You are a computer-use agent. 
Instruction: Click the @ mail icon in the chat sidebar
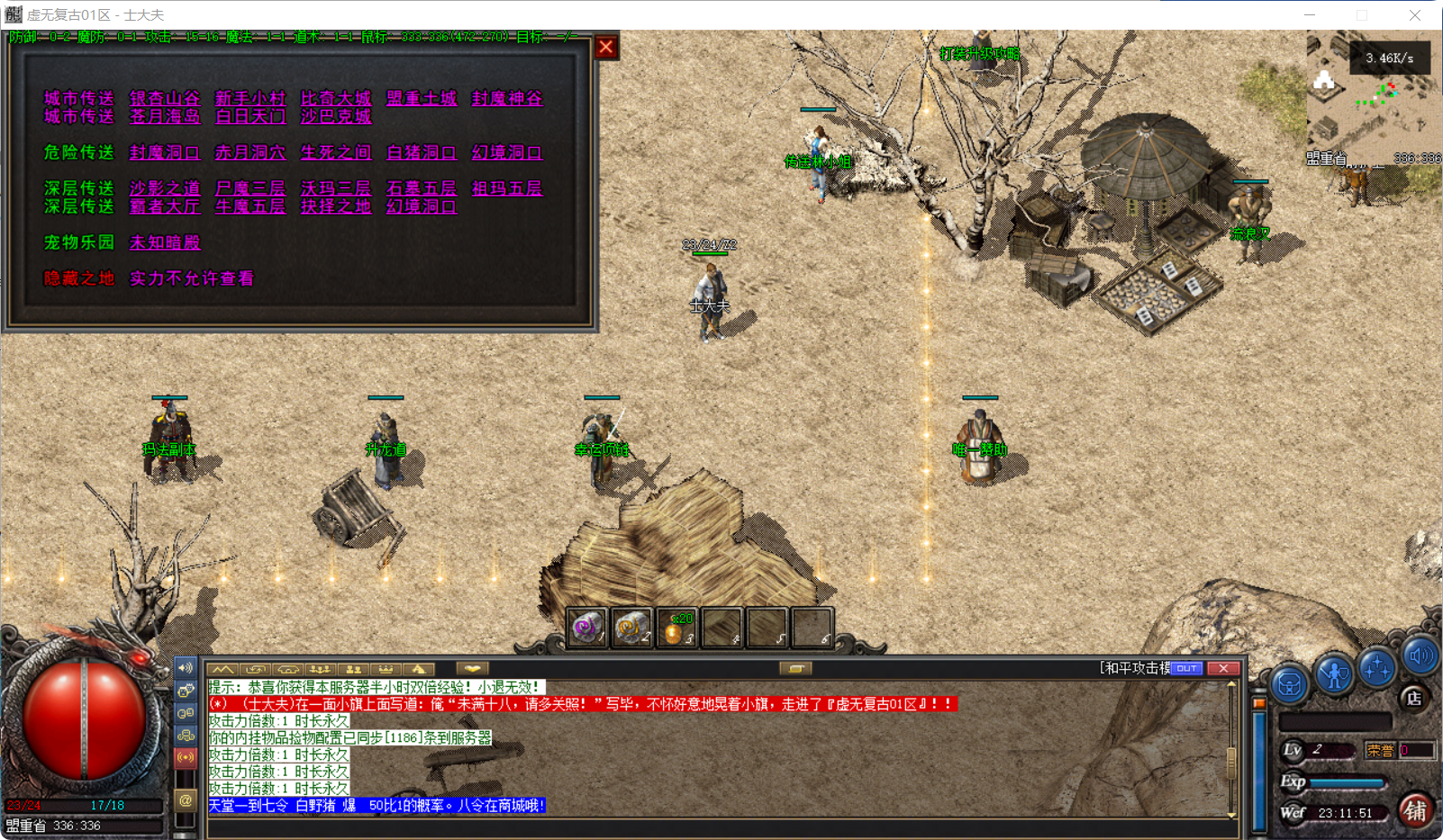click(186, 801)
